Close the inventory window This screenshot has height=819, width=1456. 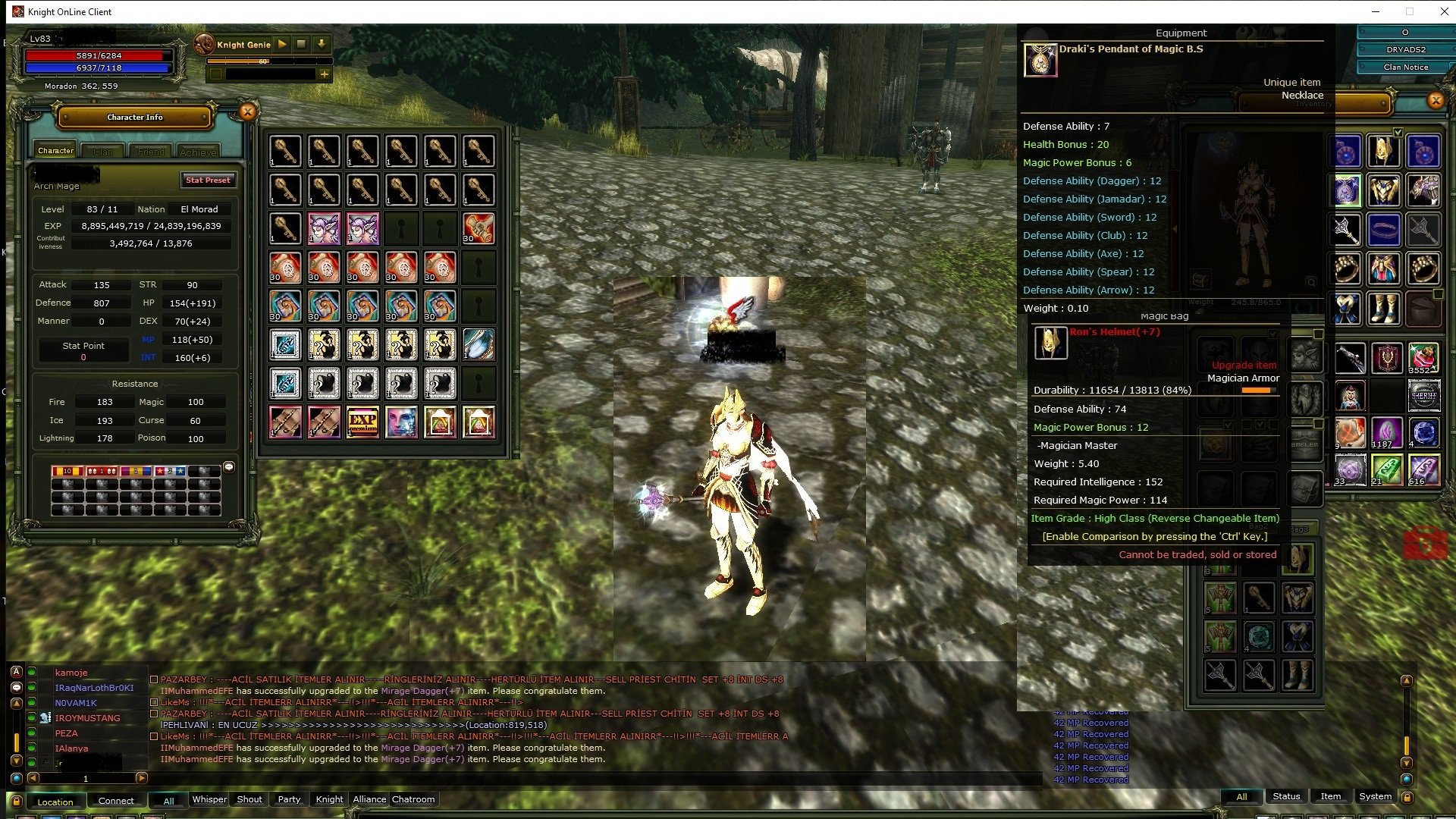tap(1436, 101)
